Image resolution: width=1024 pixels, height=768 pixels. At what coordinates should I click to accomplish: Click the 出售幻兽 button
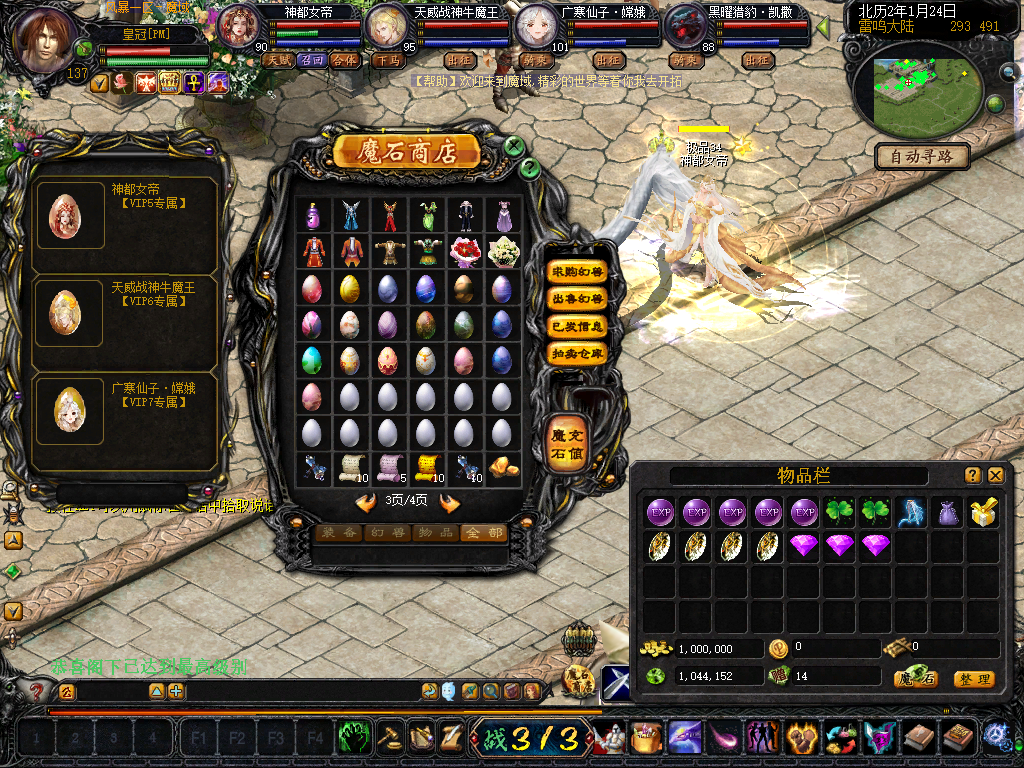[578, 299]
